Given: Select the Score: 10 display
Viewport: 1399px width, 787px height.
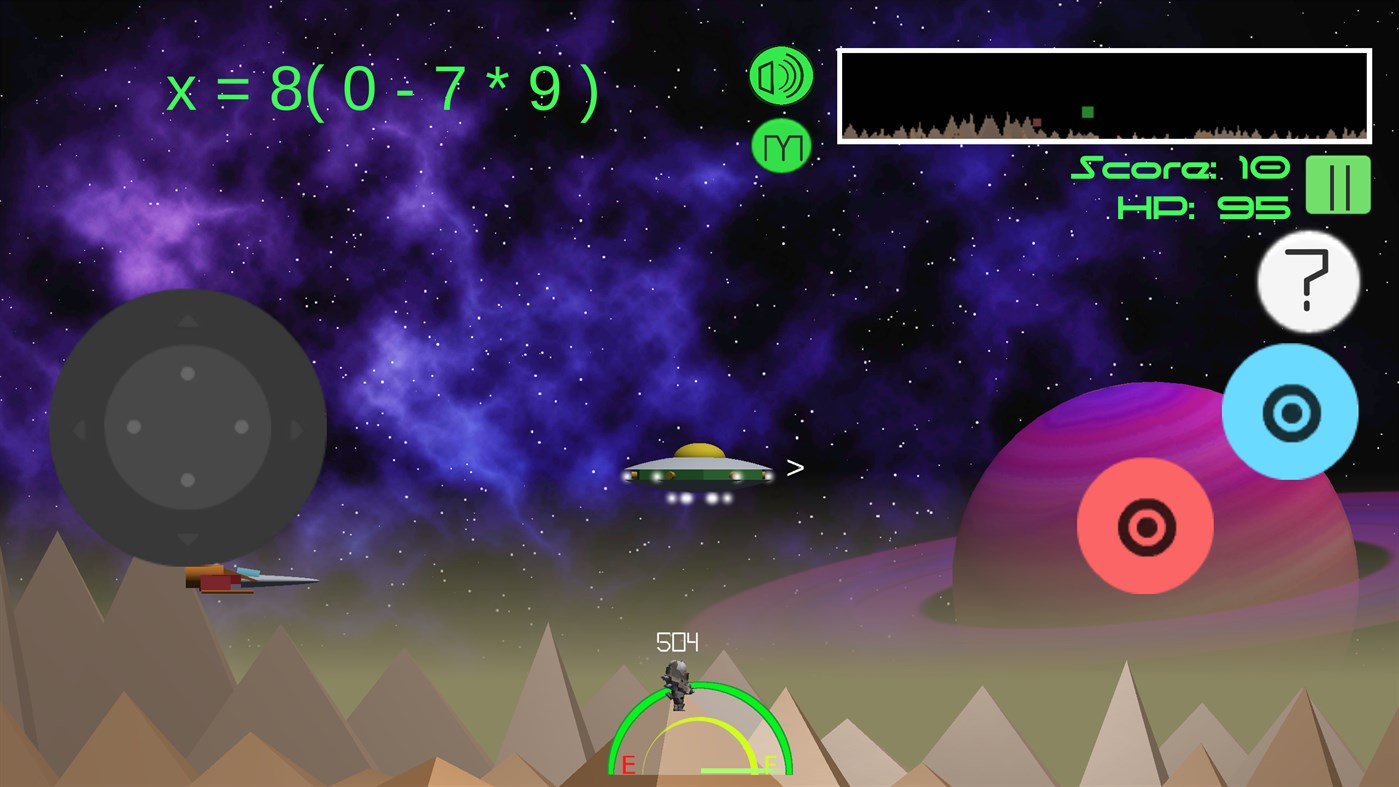Looking at the screenshot, I should pos(1180,168).
